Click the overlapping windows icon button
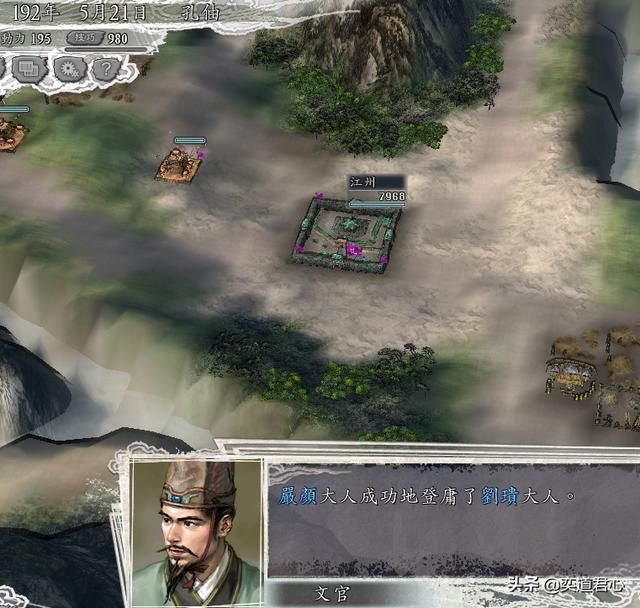Viewport: 640px width, 608px height. click(31, 69)
